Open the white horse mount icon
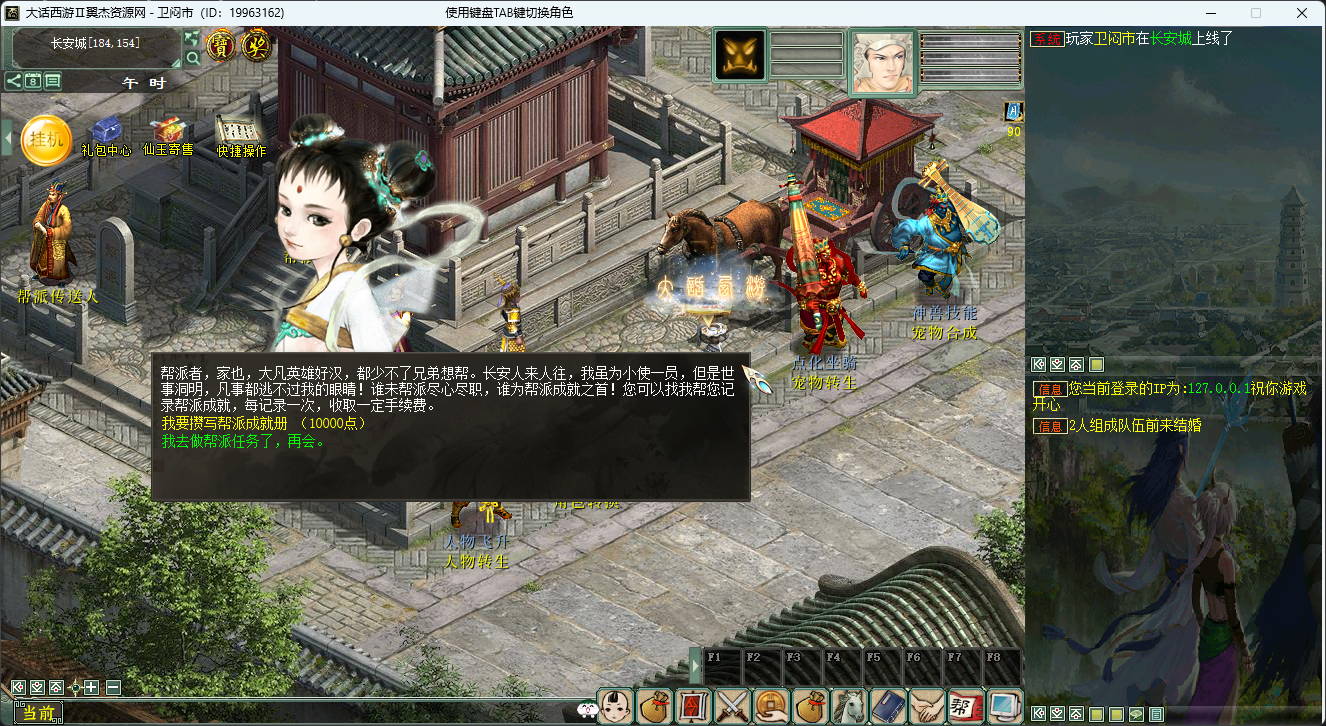1326x726 pixels. pyautogui.click(x=848, y=706)
